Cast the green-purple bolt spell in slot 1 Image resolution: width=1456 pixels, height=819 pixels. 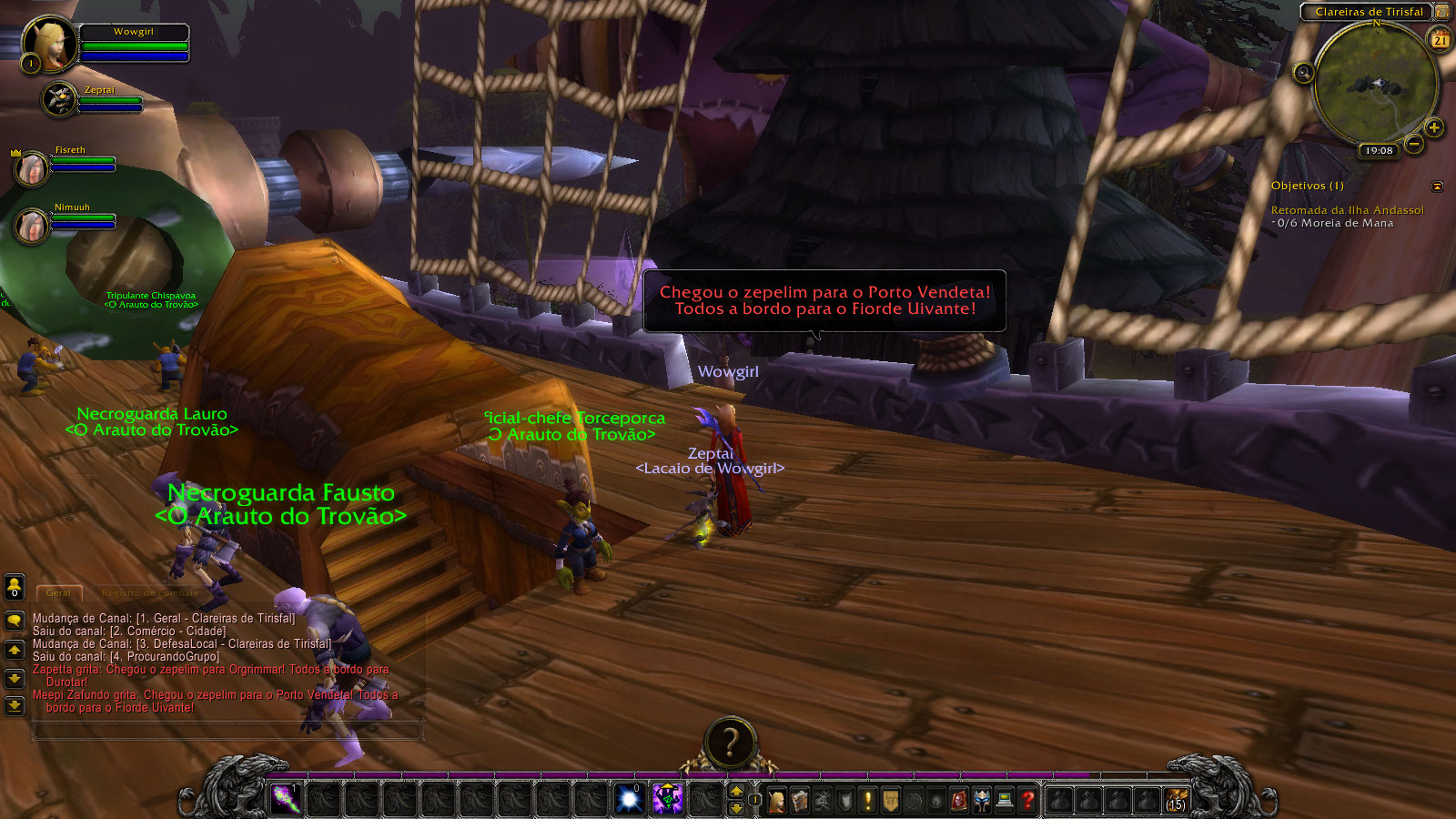coord(287,800)
